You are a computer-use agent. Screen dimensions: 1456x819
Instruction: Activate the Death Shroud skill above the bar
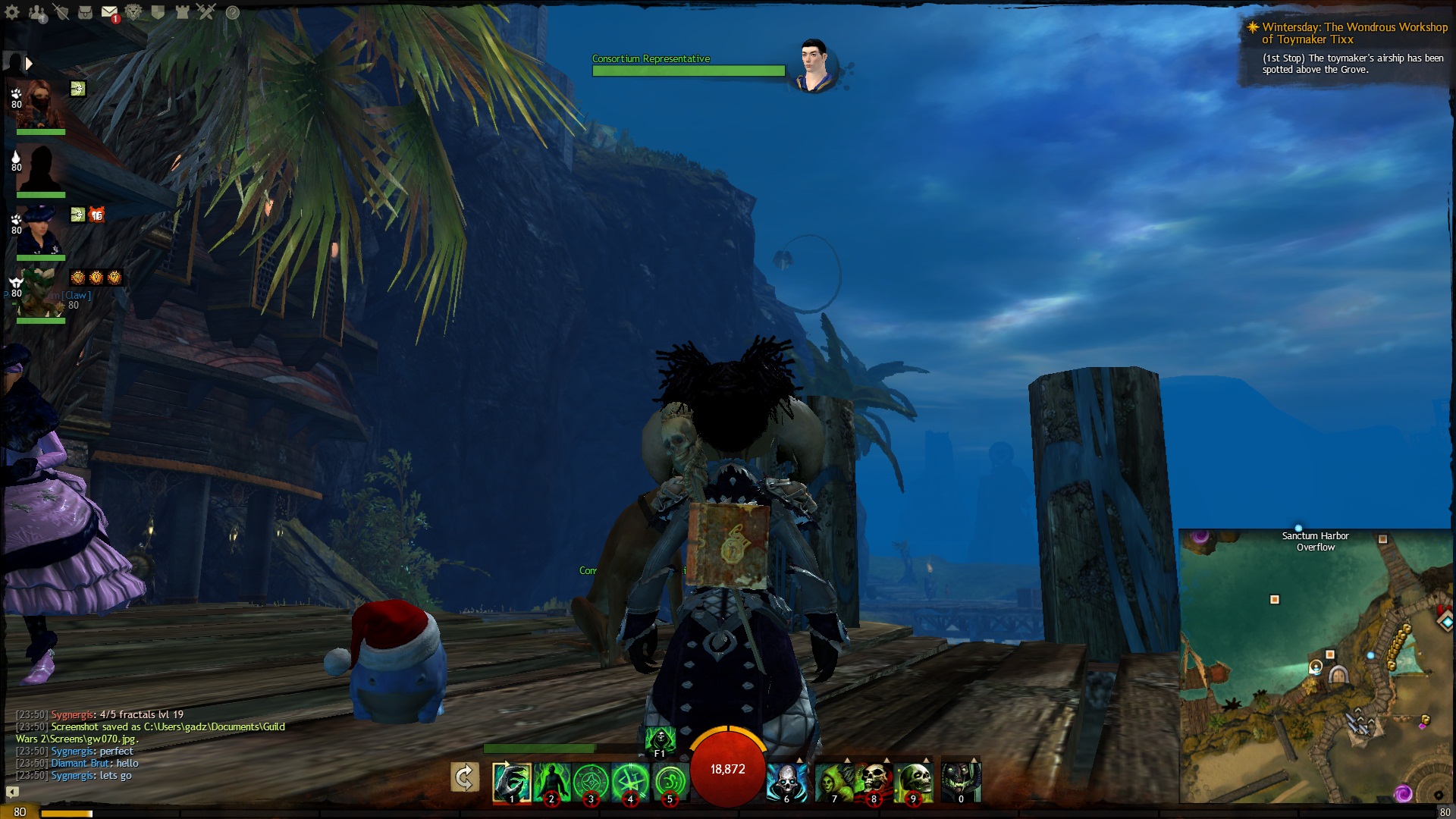(x=660, y=739)
